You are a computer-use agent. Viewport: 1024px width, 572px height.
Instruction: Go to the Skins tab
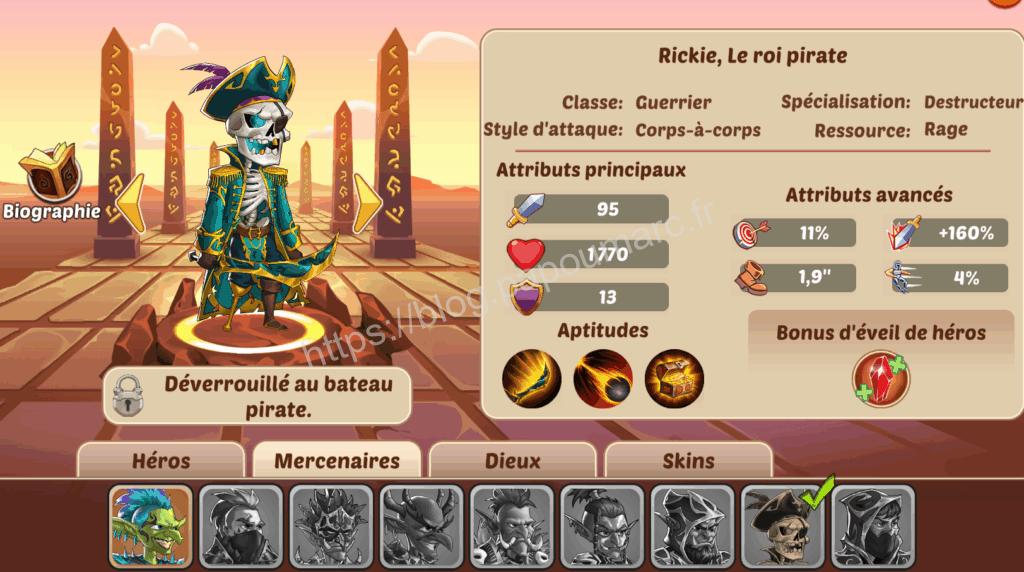[x=688, y=461]
